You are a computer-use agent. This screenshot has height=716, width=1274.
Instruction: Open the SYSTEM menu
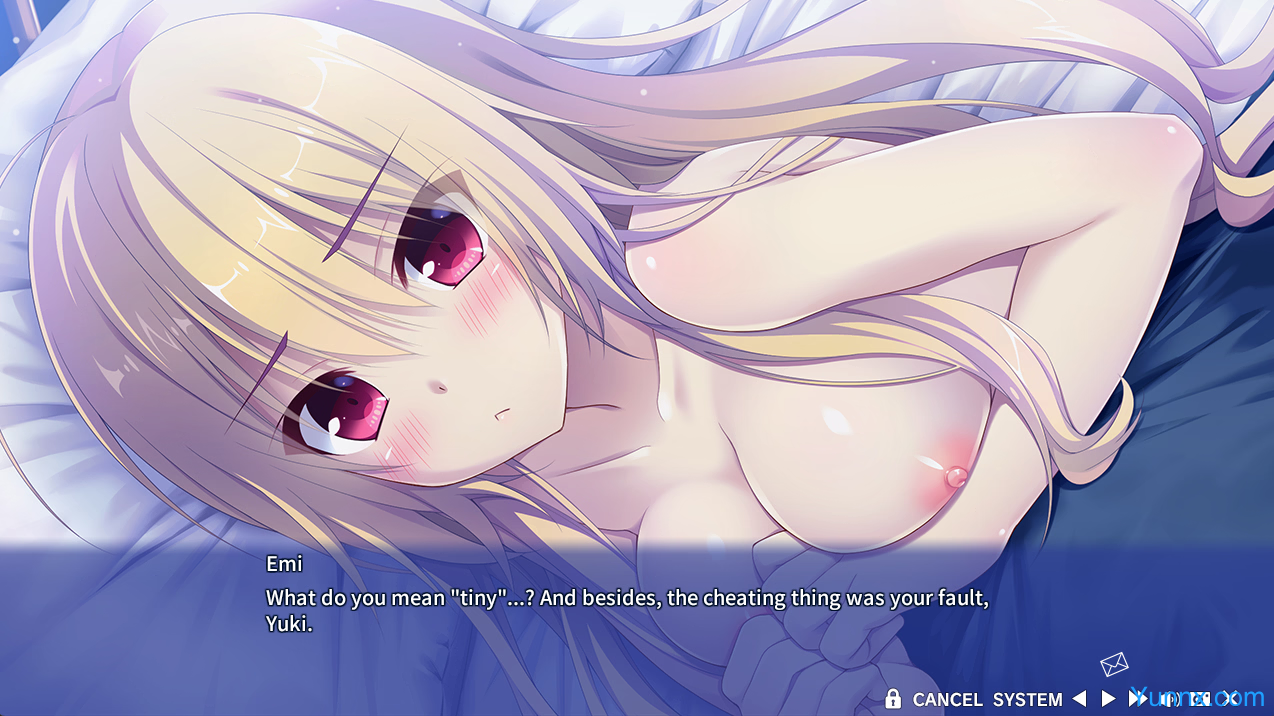pyautogui.click(x=1027, y=700)
